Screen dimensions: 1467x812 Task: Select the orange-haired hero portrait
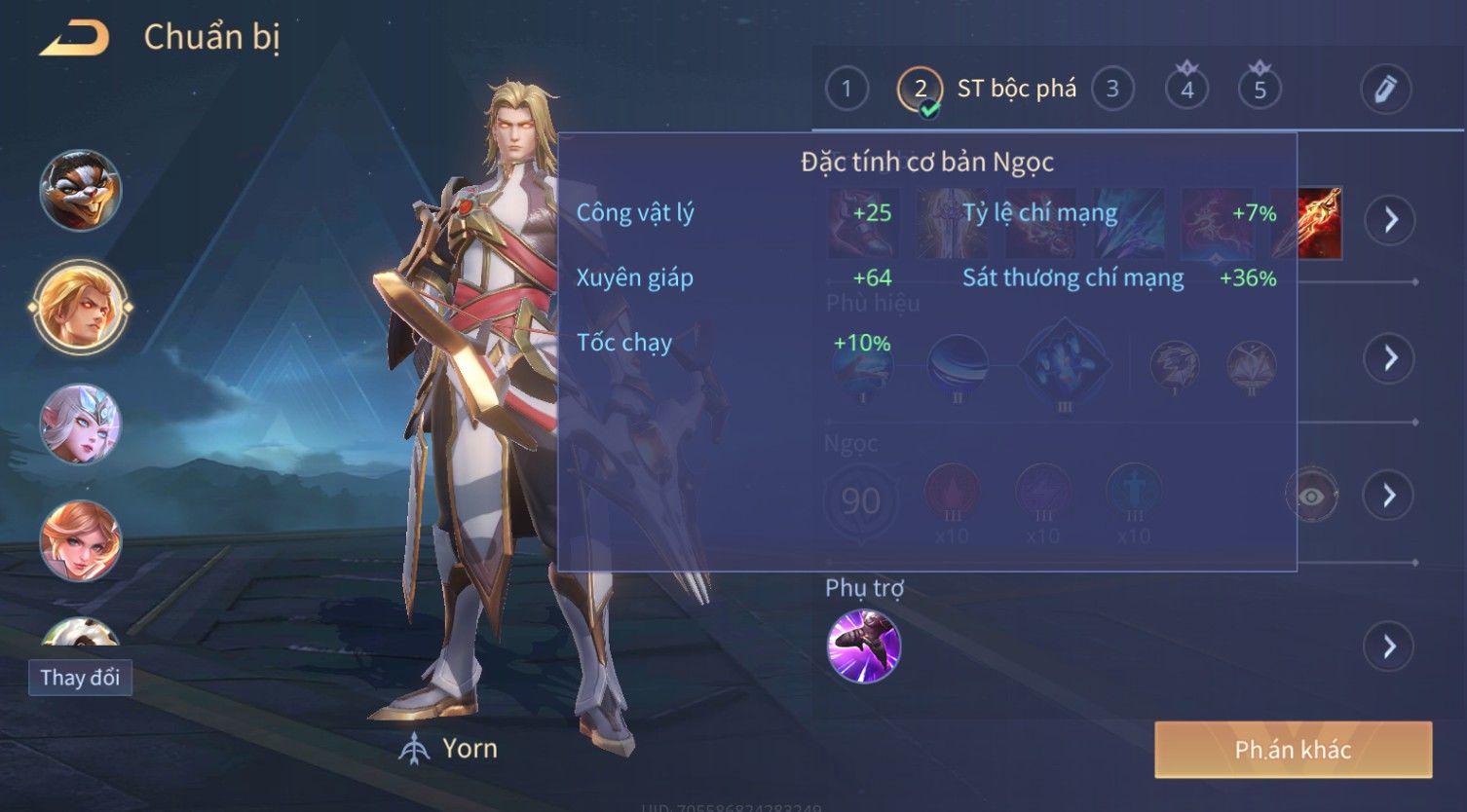[x=80, y=540]
